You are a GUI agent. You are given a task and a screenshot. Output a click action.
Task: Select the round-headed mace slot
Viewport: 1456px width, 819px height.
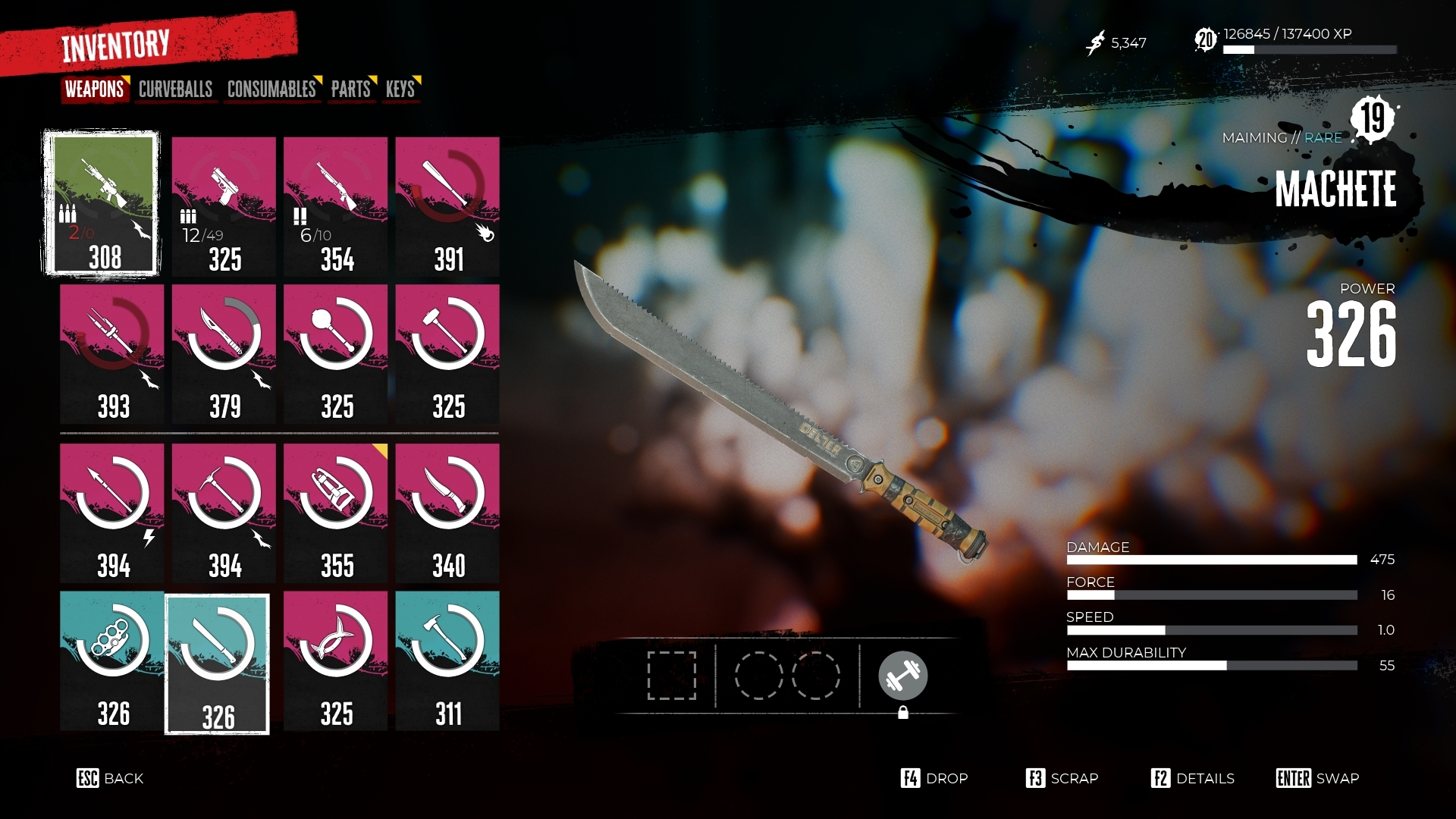click(335, 353)
